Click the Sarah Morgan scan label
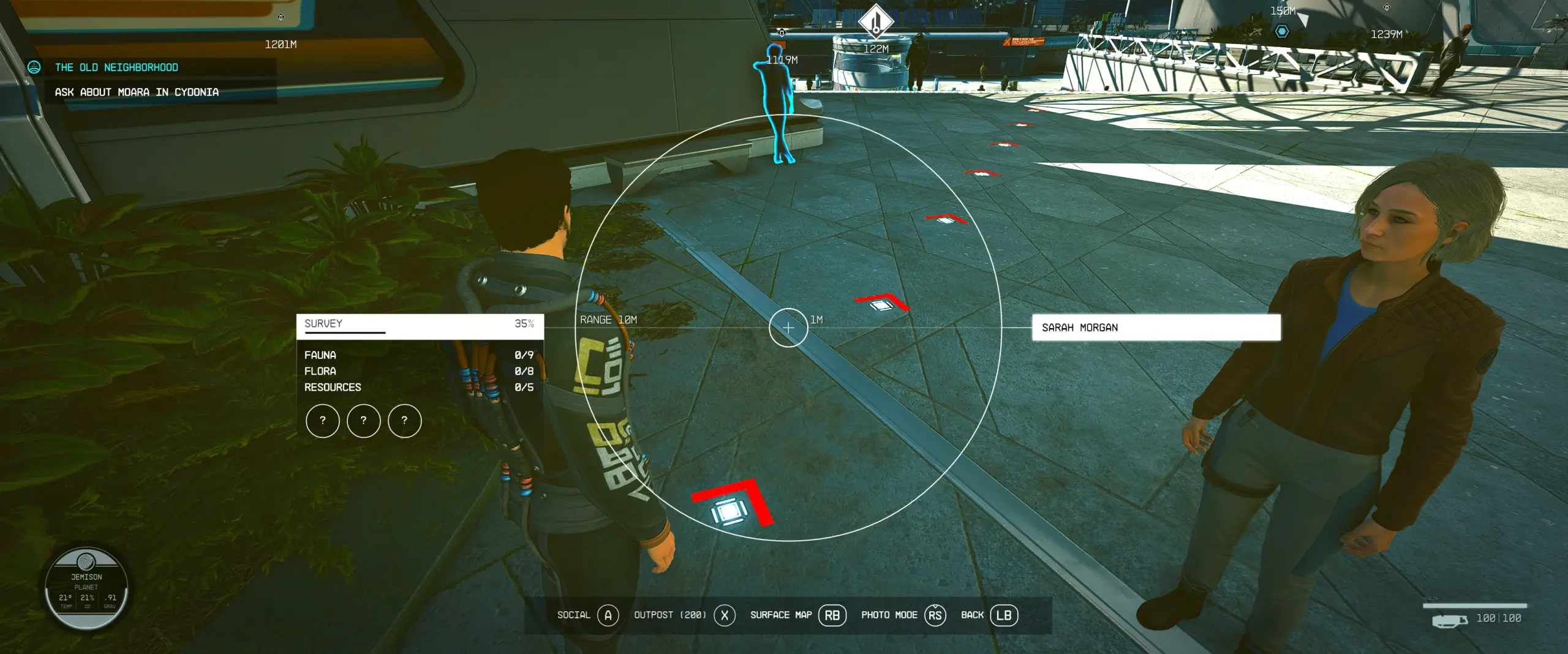 pos(1156,328)
